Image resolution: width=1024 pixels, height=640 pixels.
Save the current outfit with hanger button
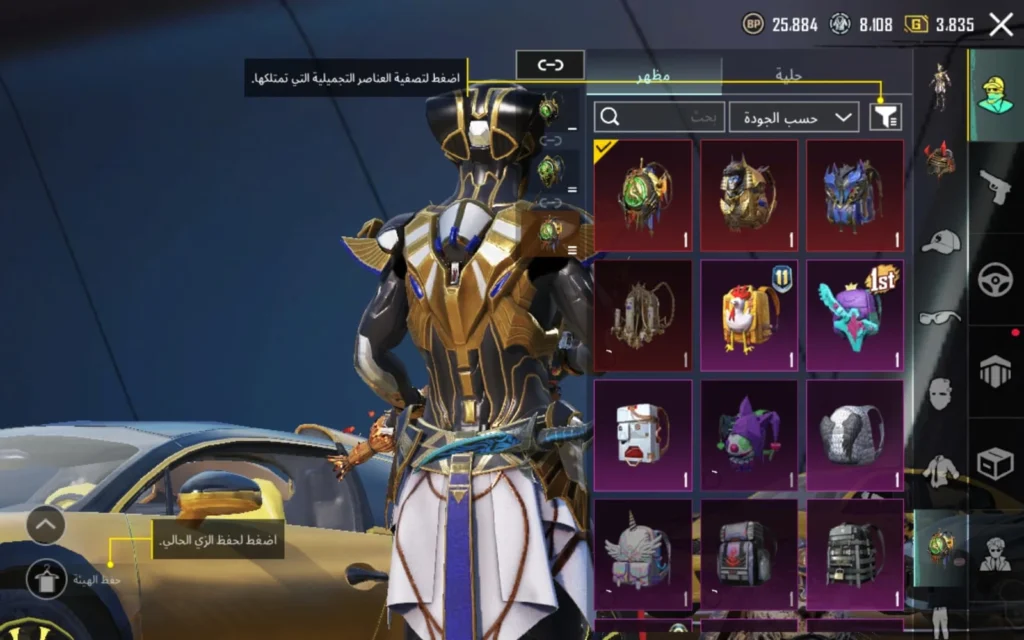click(x=47, y=578)
